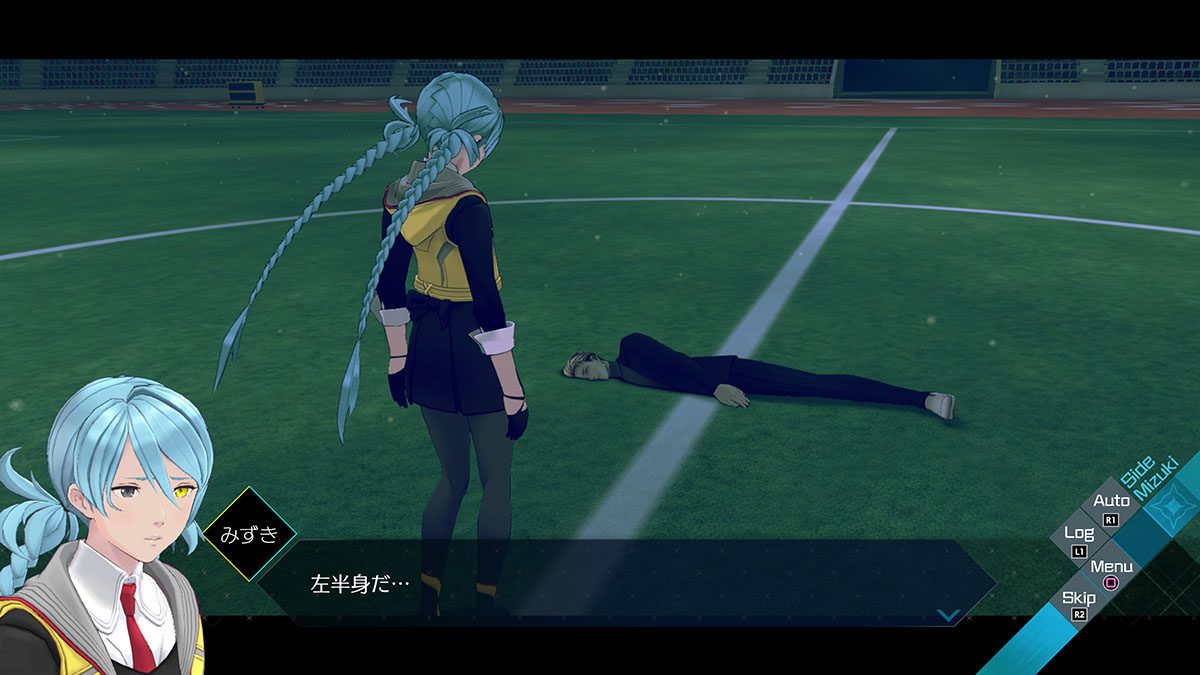Open the dialogue Log
Image resolution: width=1200 pixels, height=675 pixels.
tap(1079, 540)
